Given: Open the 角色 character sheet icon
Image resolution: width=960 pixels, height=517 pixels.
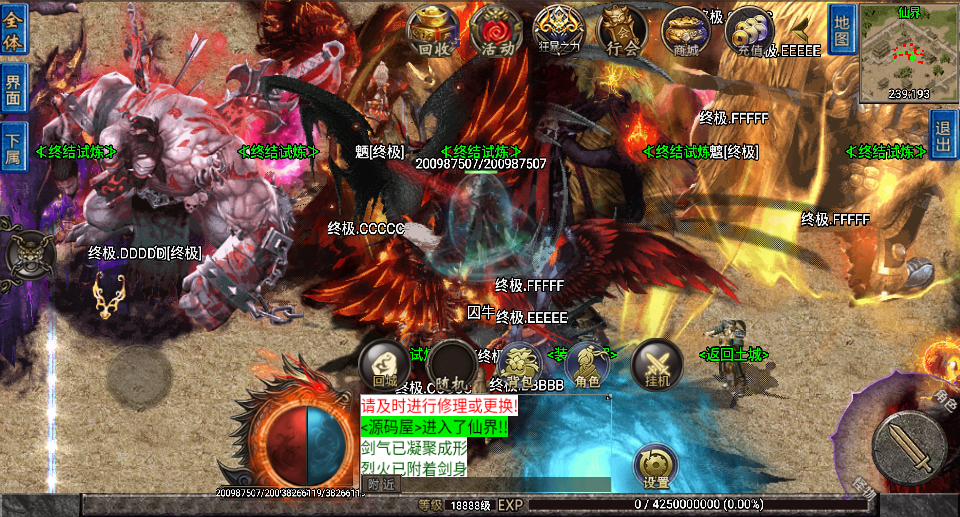Looking at the screenshot, I should (587, 364).
